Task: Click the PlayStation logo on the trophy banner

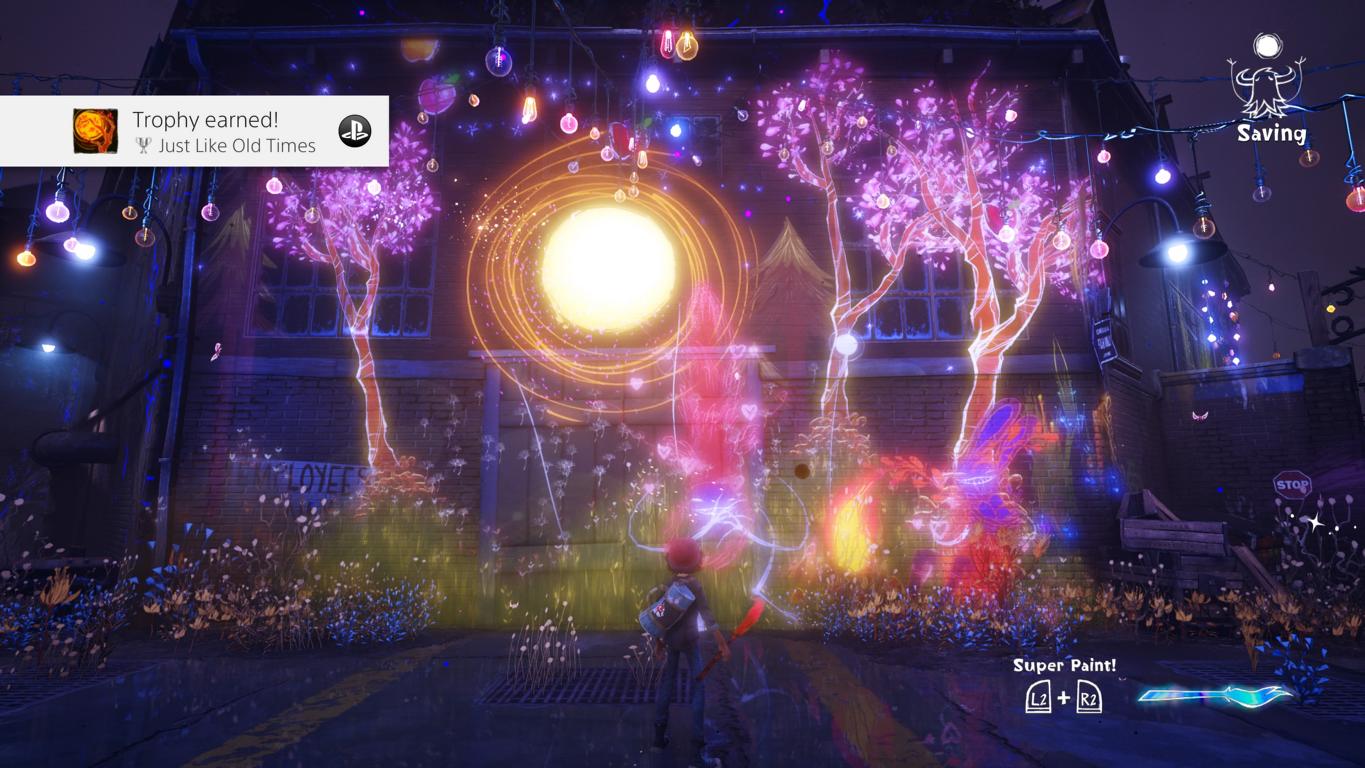Action: click(x=355, y=131)
